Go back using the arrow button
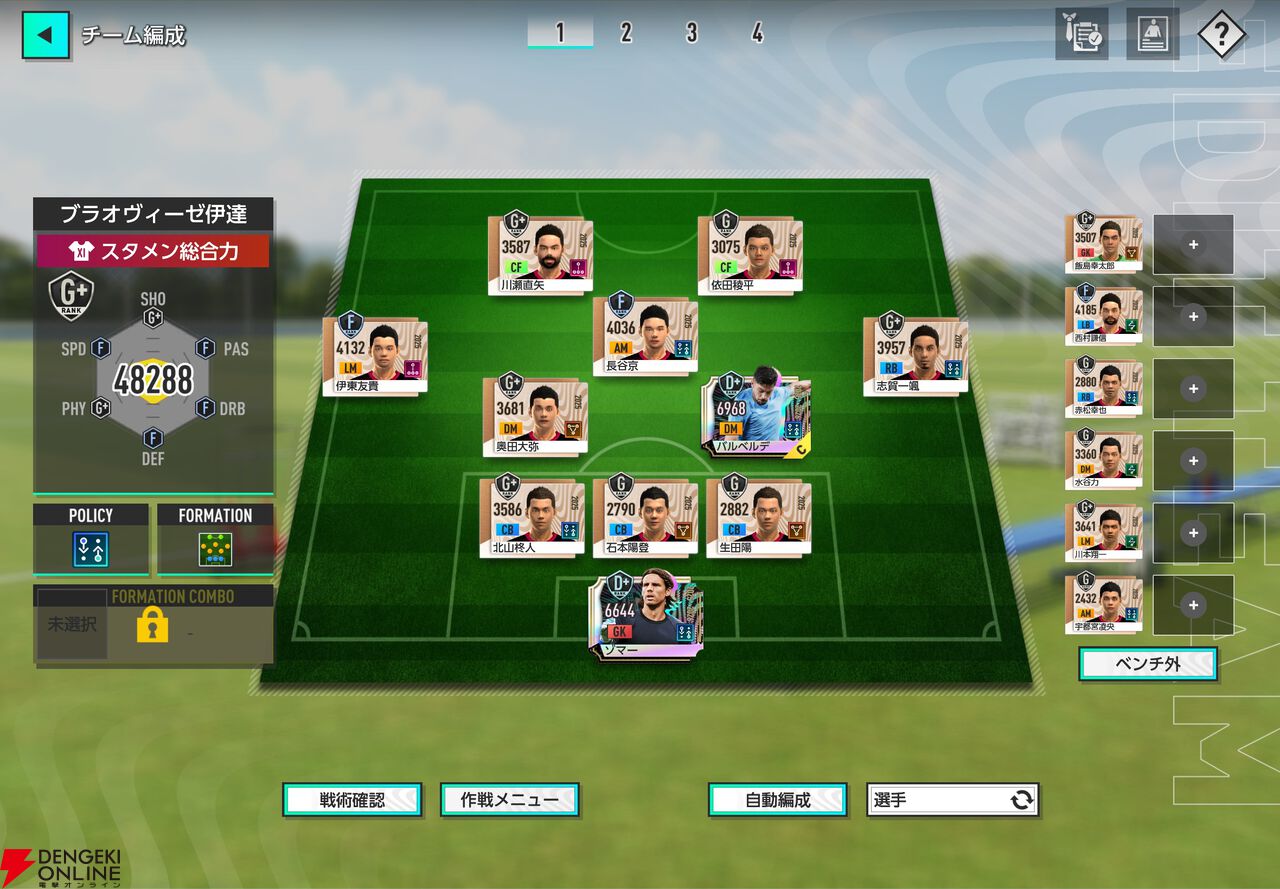 [46, 35]
